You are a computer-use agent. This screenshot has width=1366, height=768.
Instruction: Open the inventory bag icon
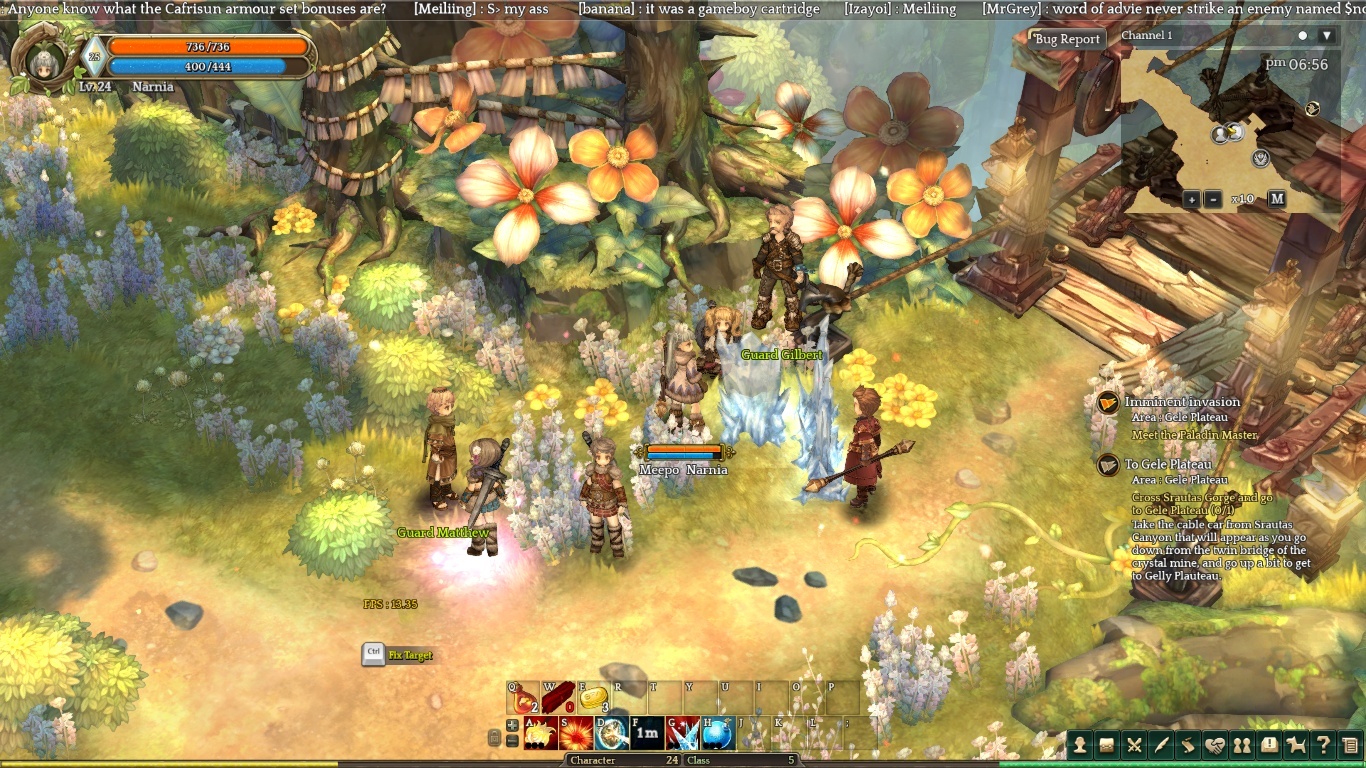coord(1107,745)
